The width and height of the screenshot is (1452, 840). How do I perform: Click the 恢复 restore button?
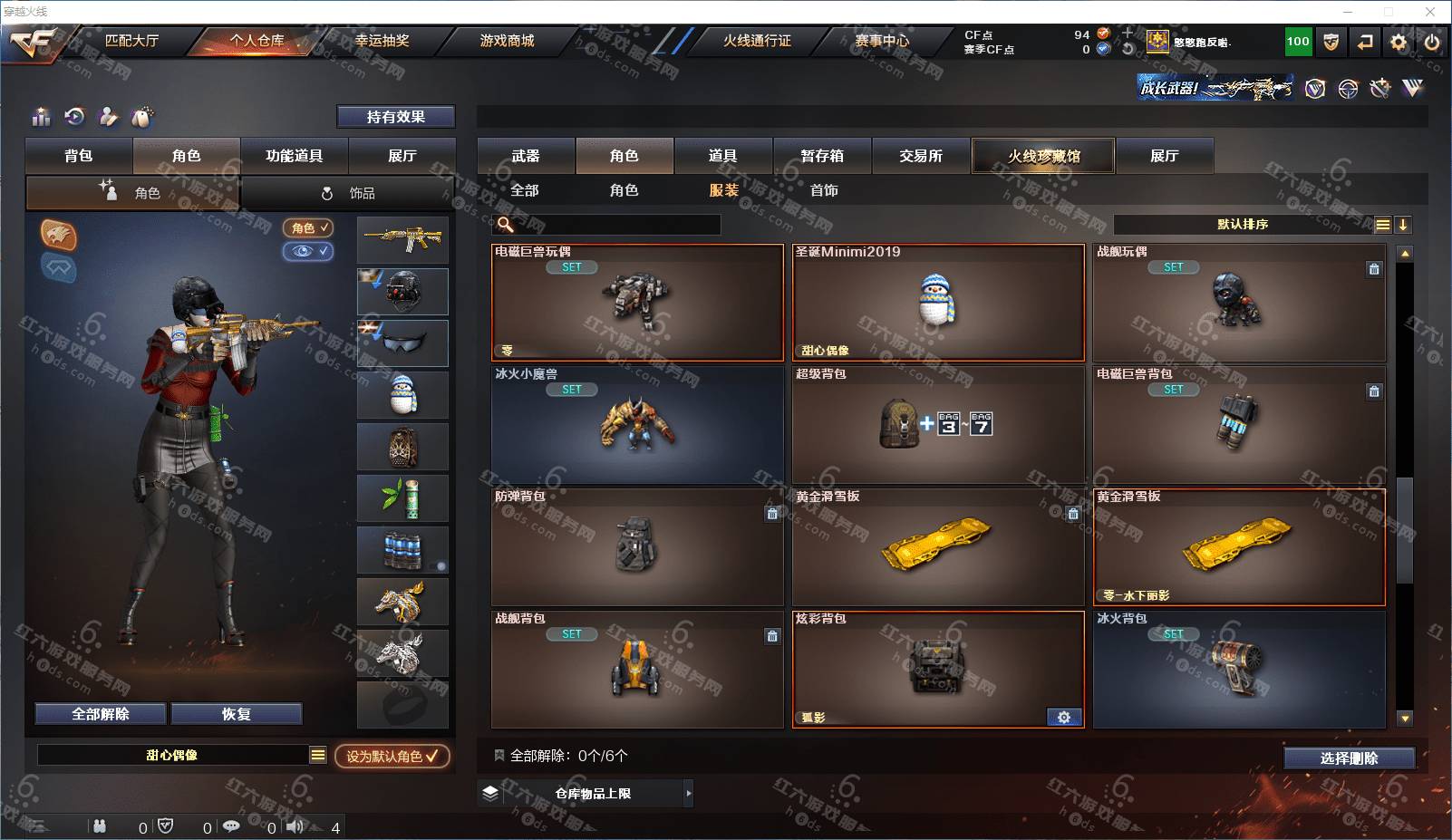tap(236, 714)
